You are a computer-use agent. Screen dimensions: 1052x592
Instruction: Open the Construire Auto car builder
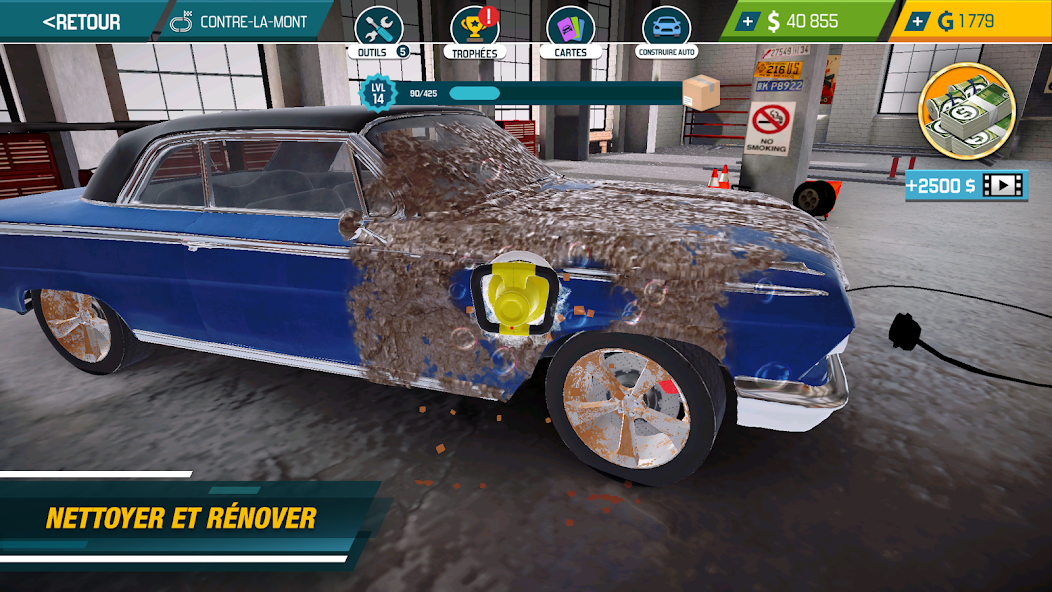click(666, 31)
